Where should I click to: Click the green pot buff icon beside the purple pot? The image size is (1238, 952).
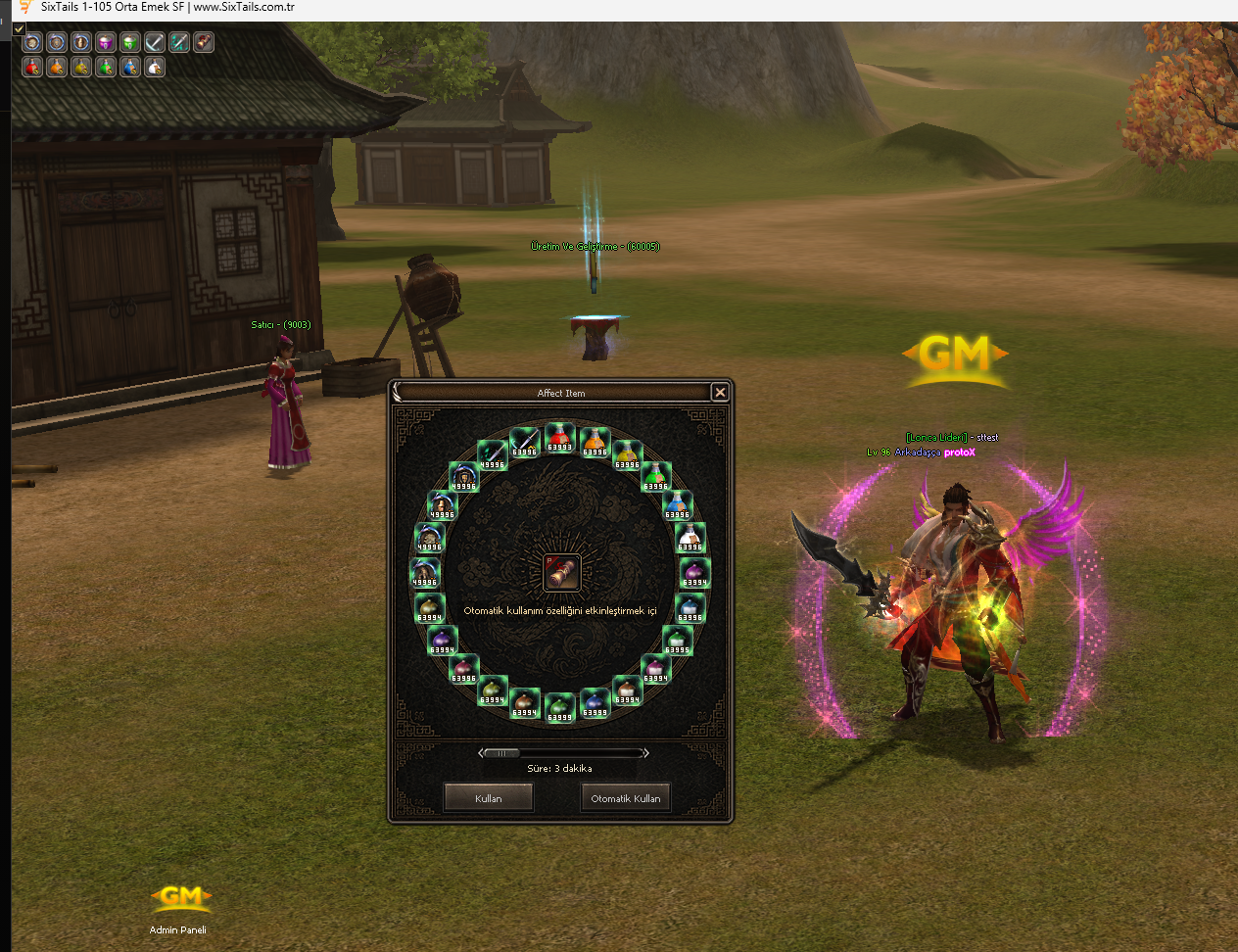[130, 42]
